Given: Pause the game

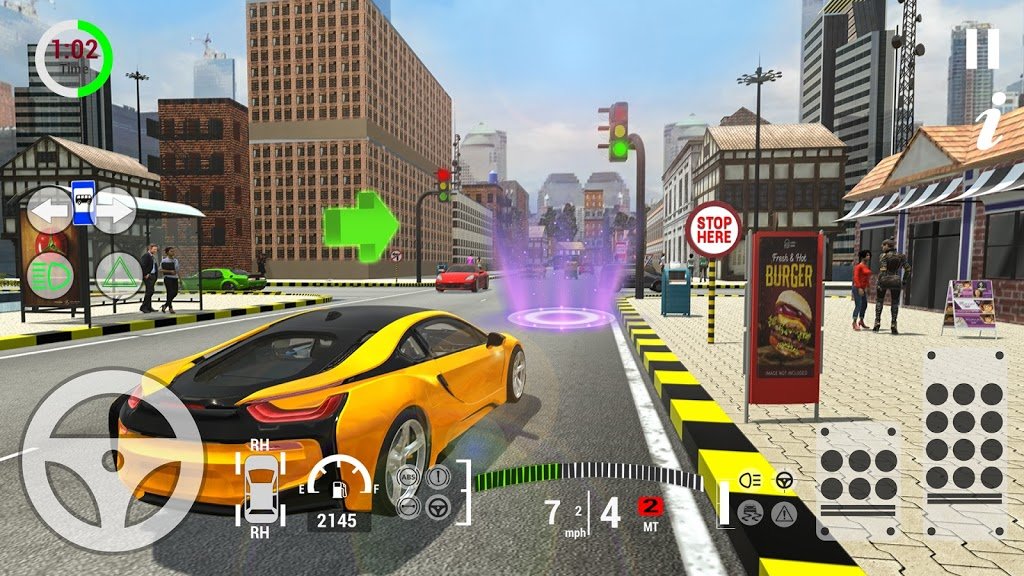Looking at the screenshot, I should (x=982, y=49).
